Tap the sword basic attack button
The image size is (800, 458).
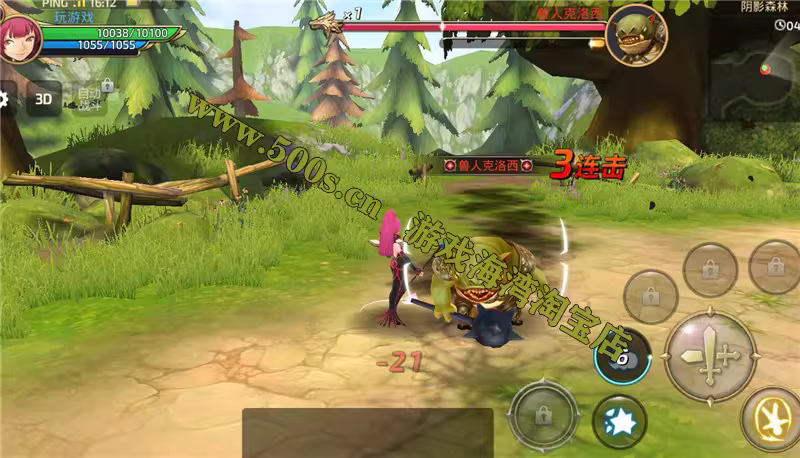click(x=710, y=356)
